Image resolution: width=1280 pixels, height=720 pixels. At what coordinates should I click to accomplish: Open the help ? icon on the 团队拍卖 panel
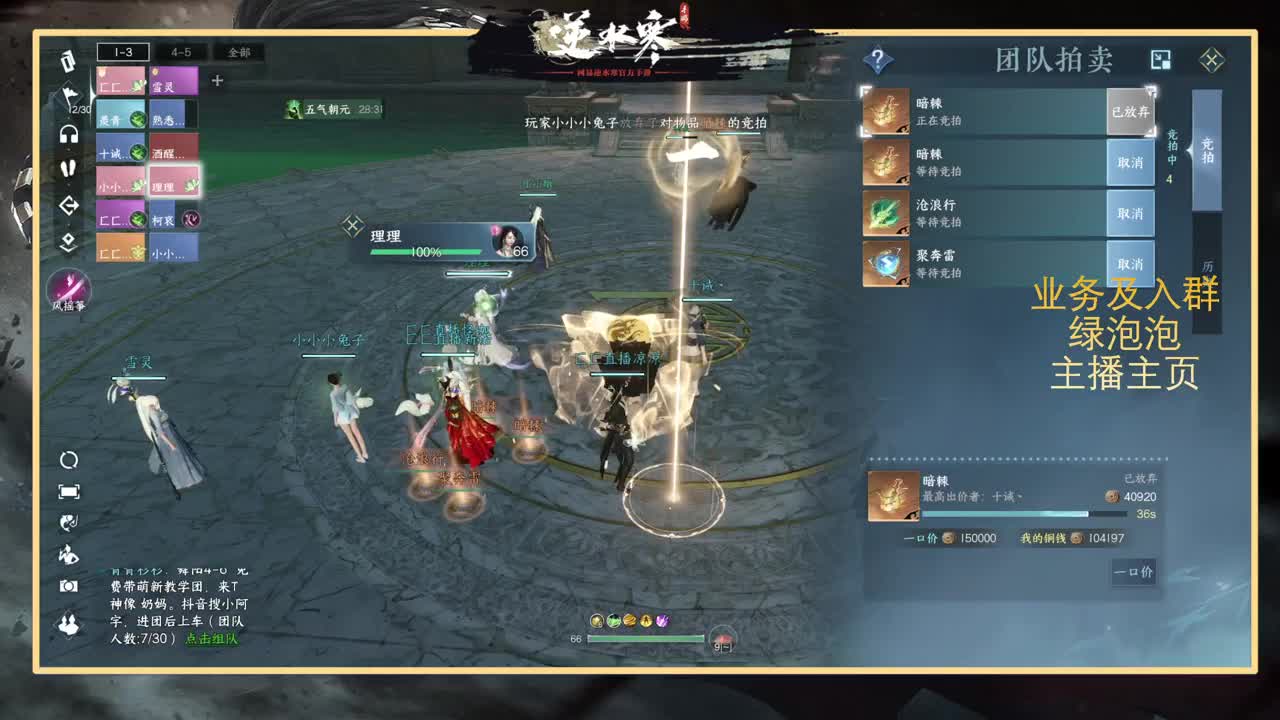(877, 58)
